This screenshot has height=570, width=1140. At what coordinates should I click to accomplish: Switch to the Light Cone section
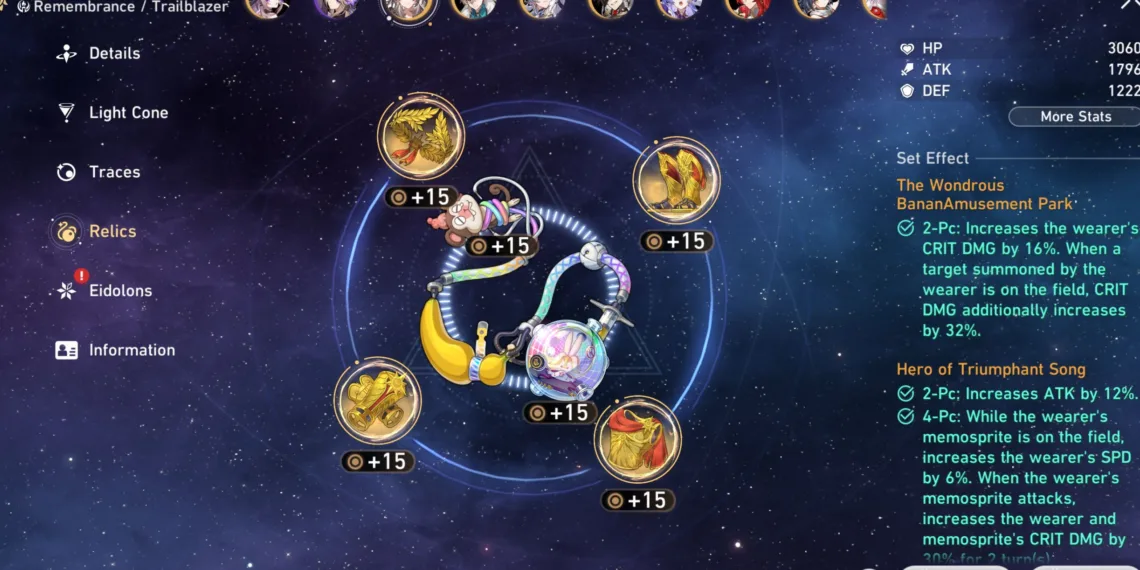pos(127,113)
